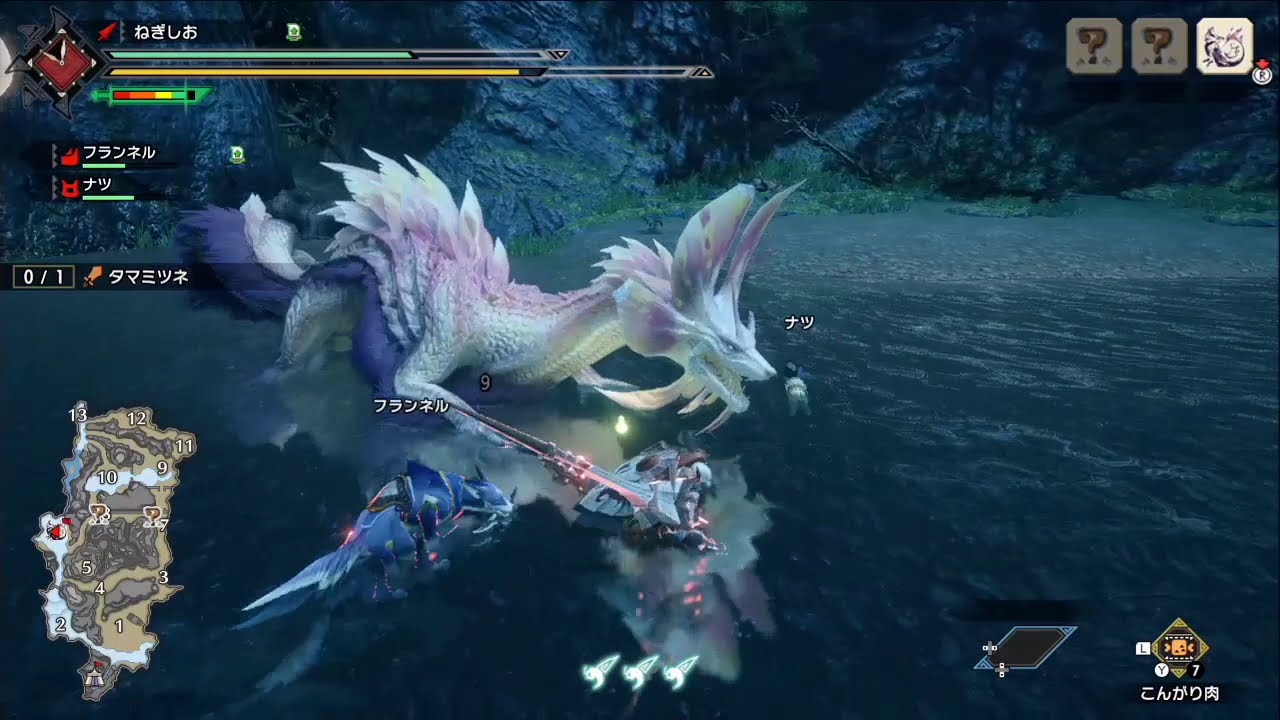Select zone 10 on the minimap
This screenshot has width=1280, height=720.
106,477
